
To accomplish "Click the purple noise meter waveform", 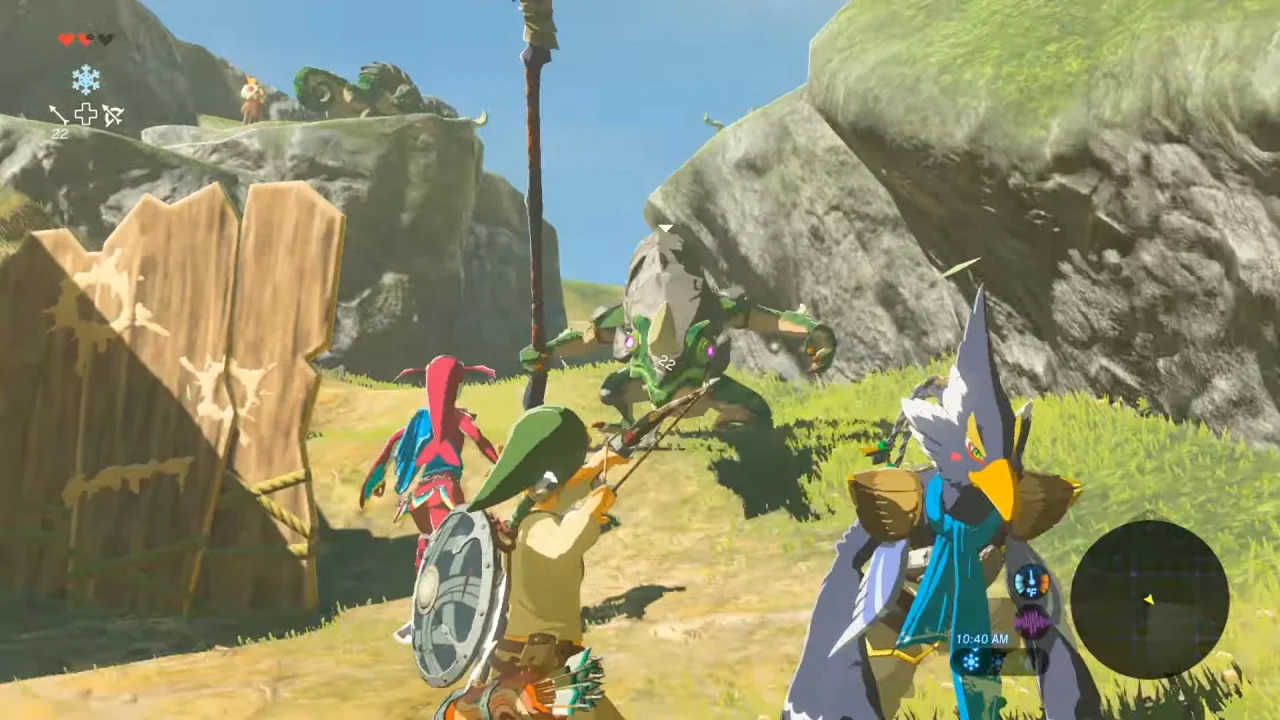I will coord(1031,622).
